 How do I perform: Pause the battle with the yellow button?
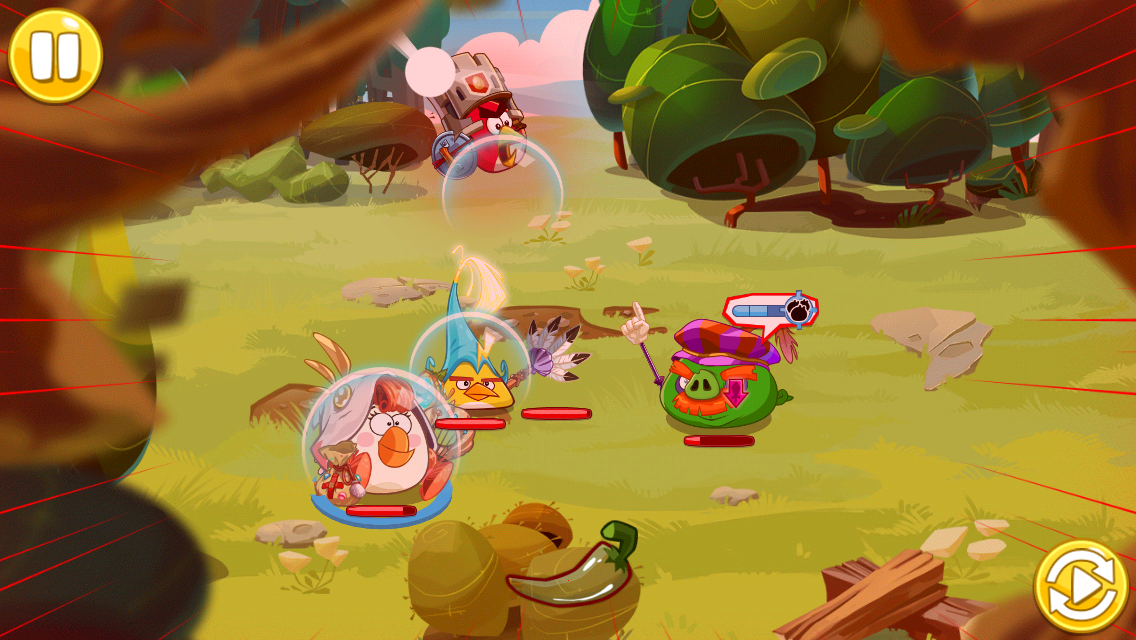point(55,55)
